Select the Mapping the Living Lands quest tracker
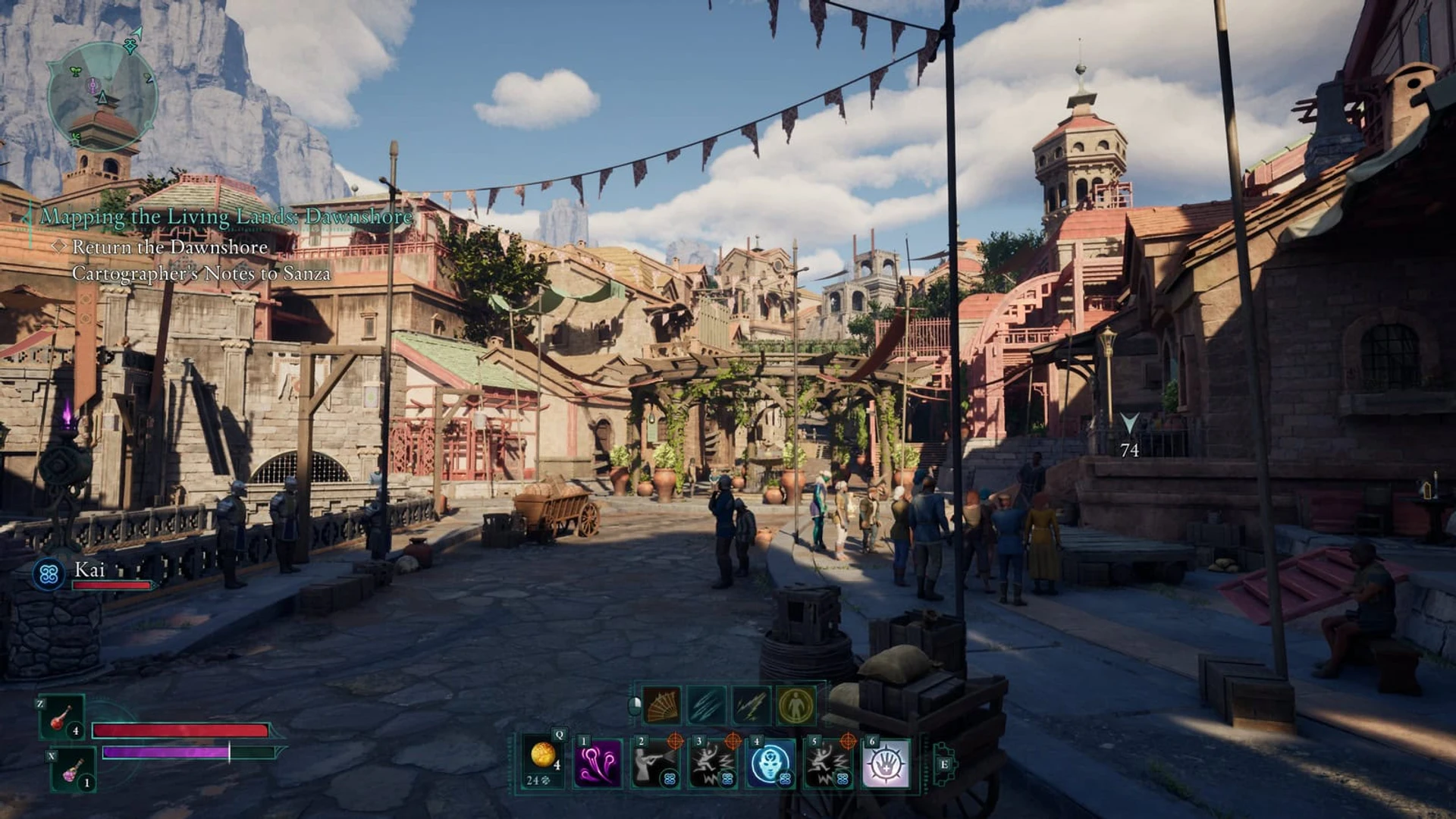 226,217
